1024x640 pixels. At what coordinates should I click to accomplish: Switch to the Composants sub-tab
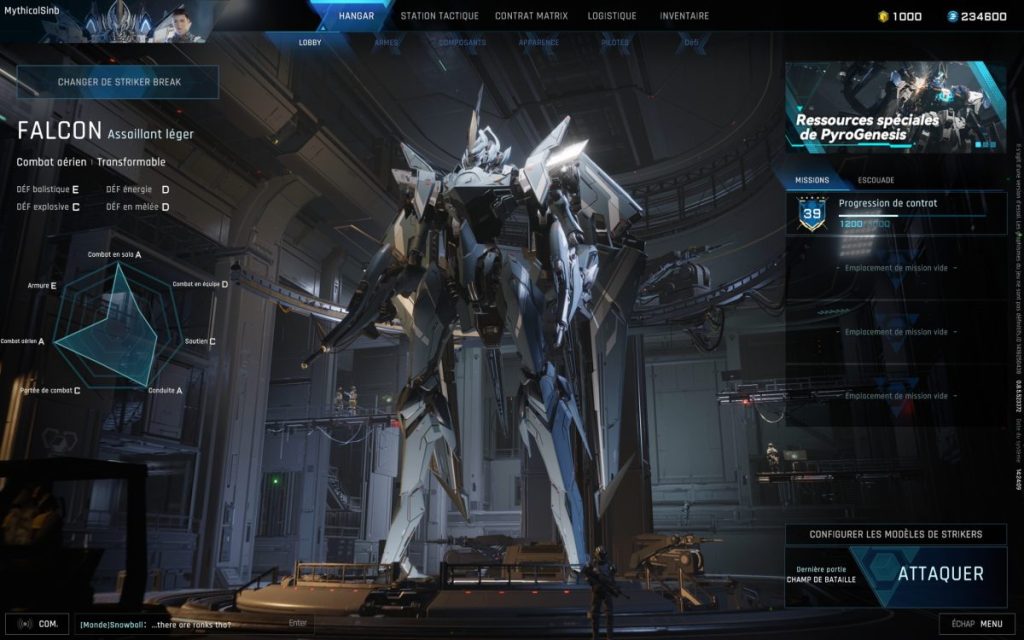tap(462, 43)
